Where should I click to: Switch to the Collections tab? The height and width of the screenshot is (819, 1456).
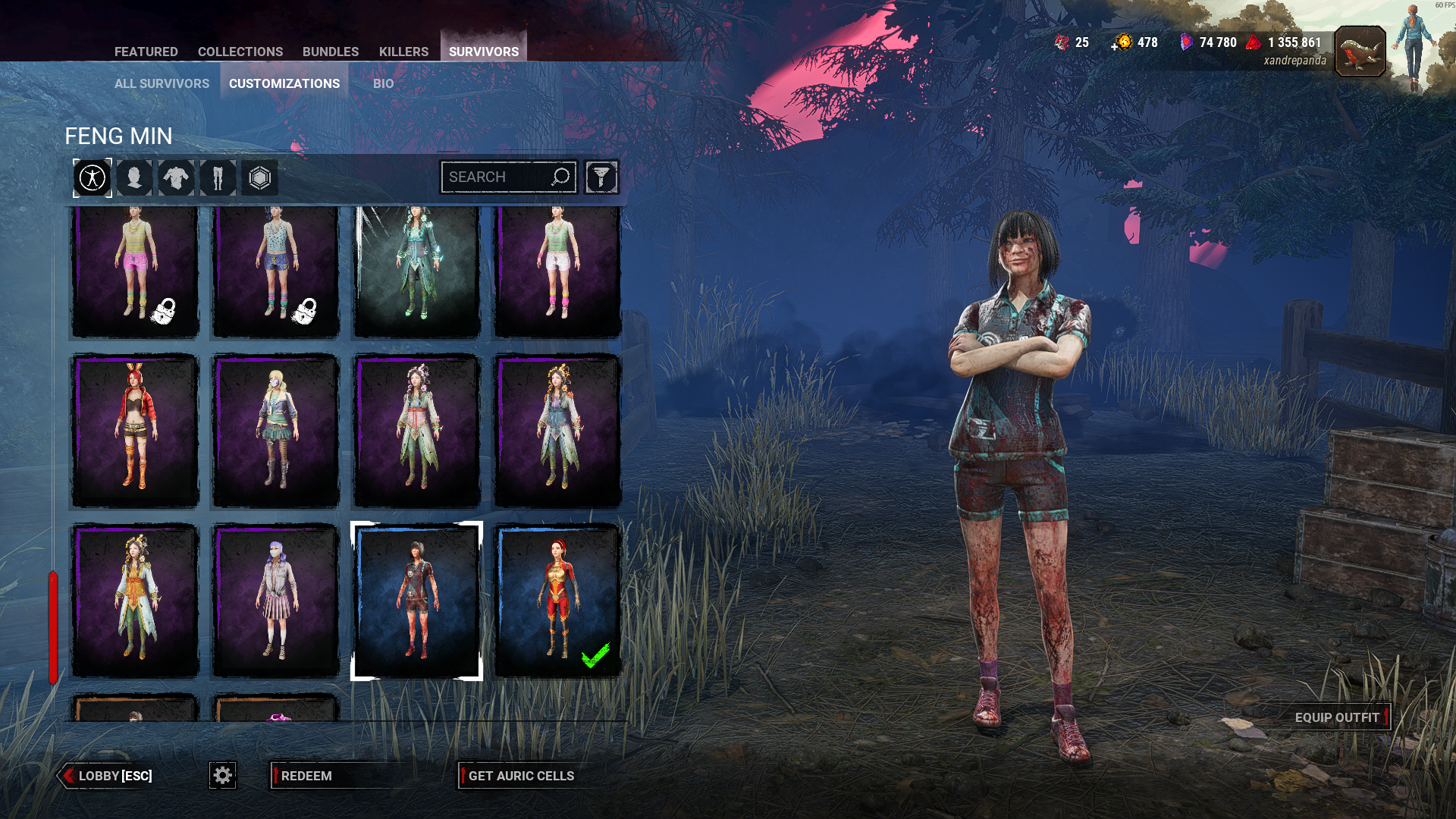(240, 52)
